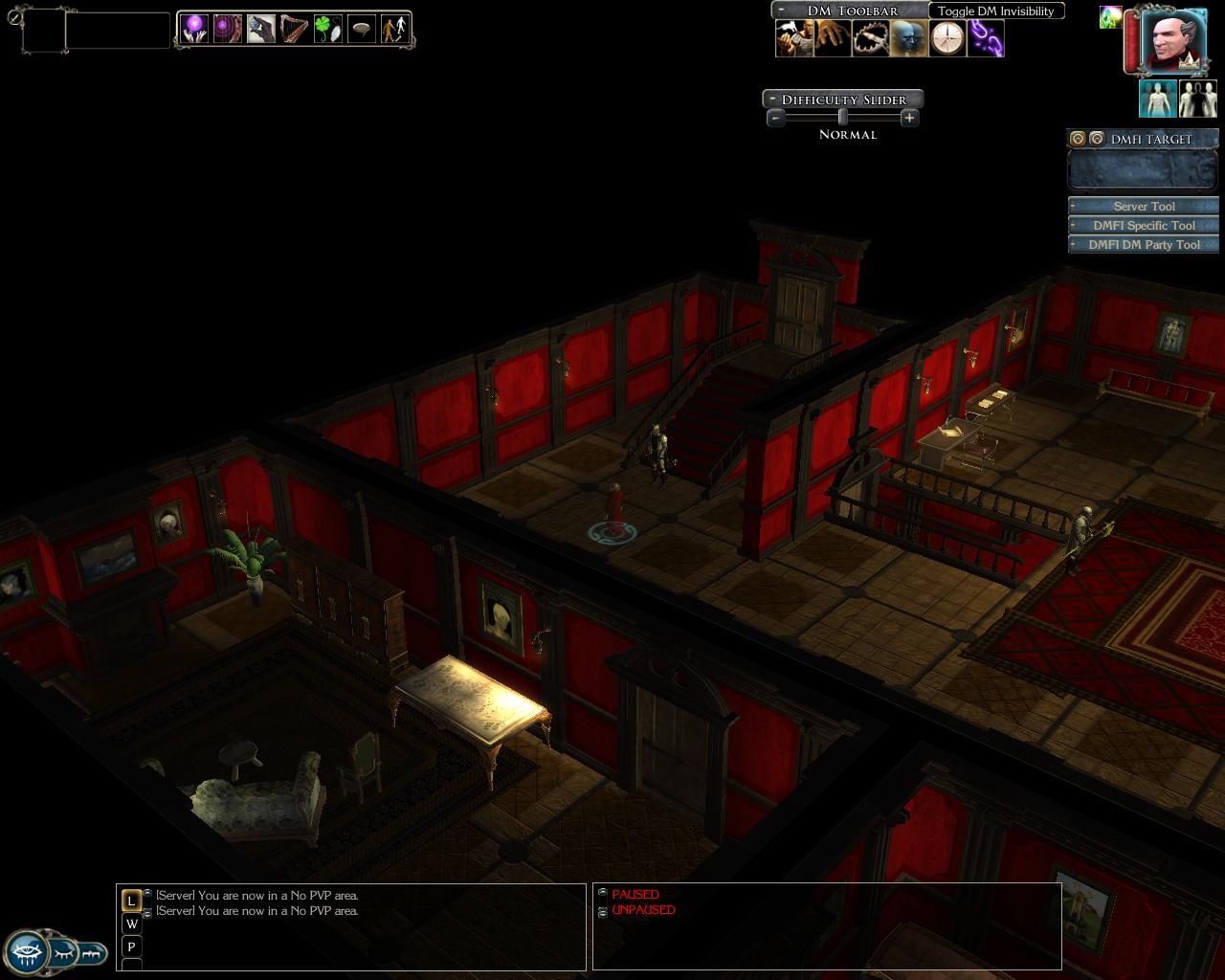The width and height of the screenshot is (1225, 980).
Task: Select the harp icon in hotbar
Action: [294, 29]
